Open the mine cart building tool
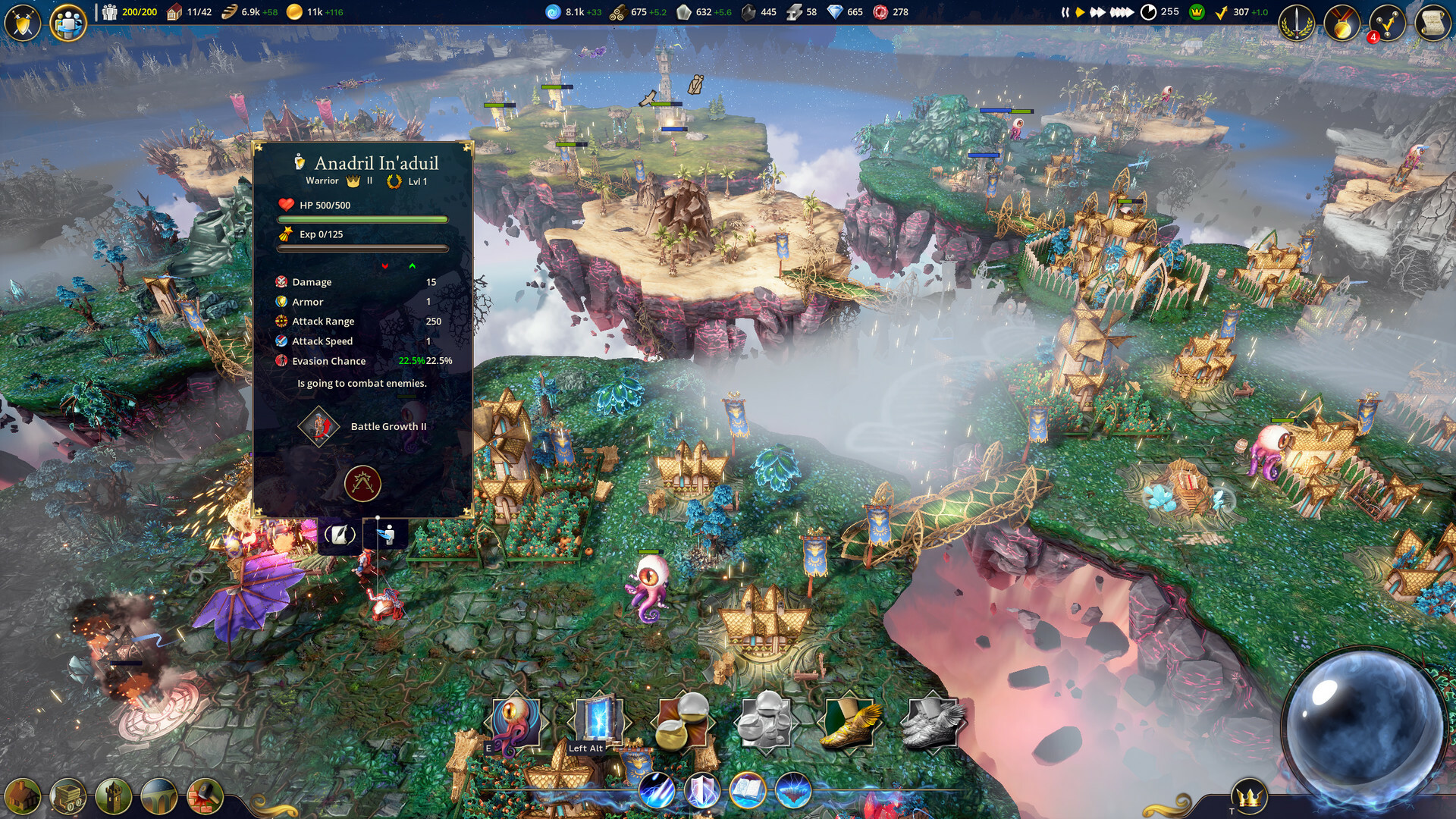 pos(68,796)
